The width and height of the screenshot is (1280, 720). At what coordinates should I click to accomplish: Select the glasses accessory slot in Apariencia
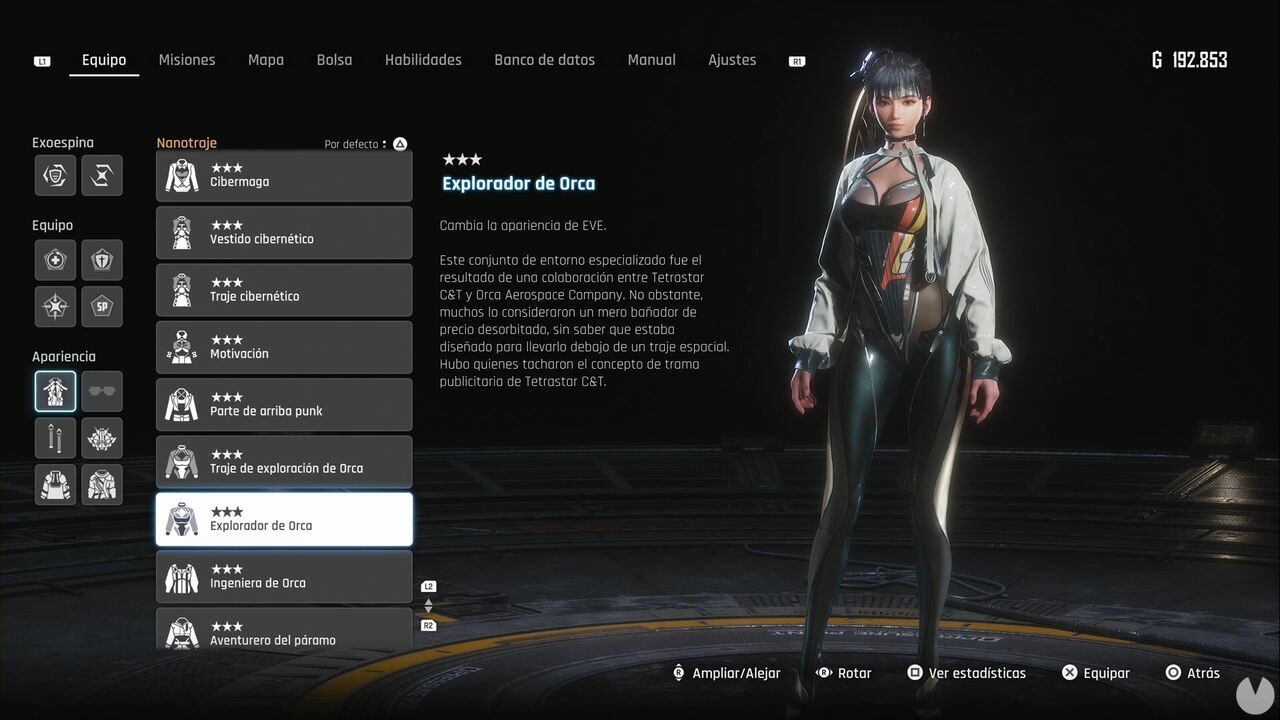pos(102,391)
